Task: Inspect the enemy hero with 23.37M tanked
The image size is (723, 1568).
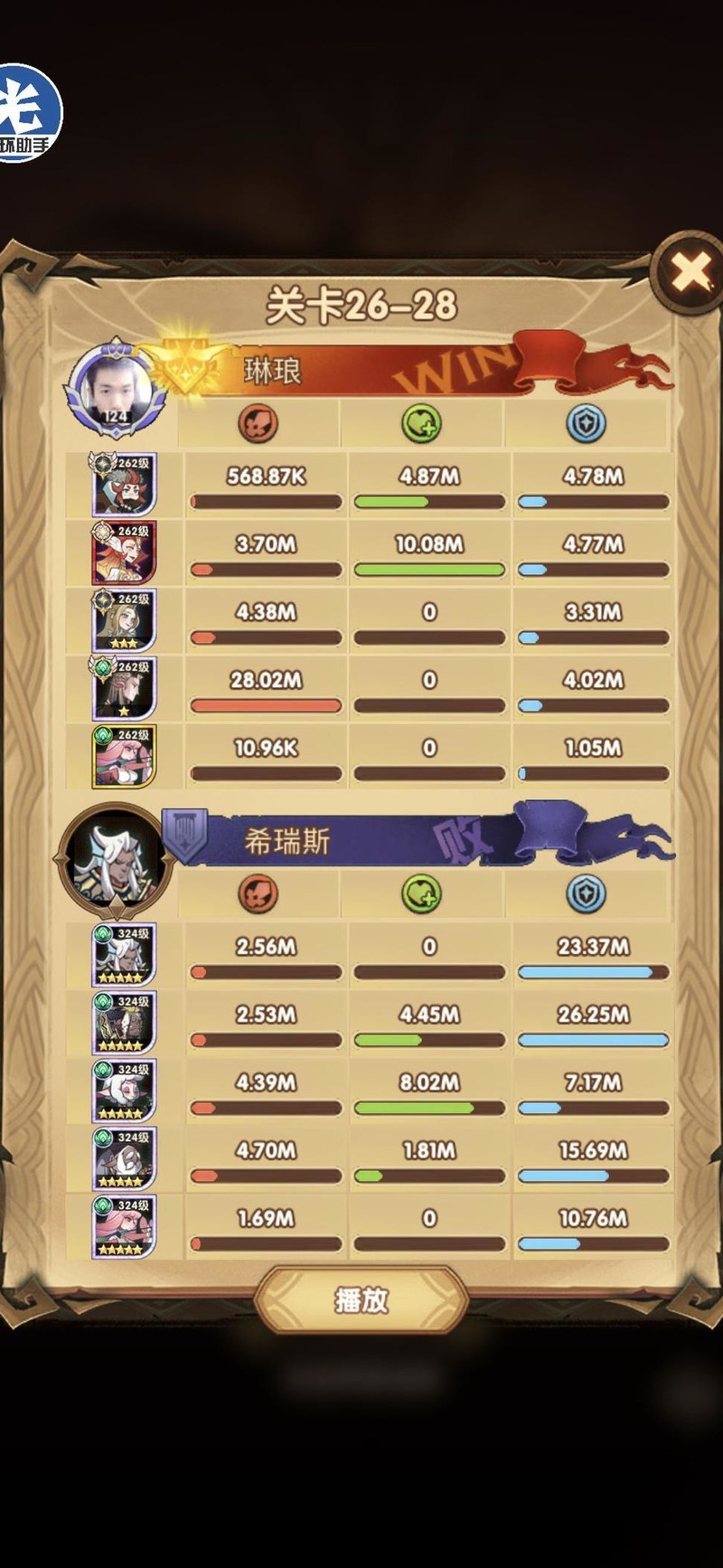Action: (x=124, y=955)
